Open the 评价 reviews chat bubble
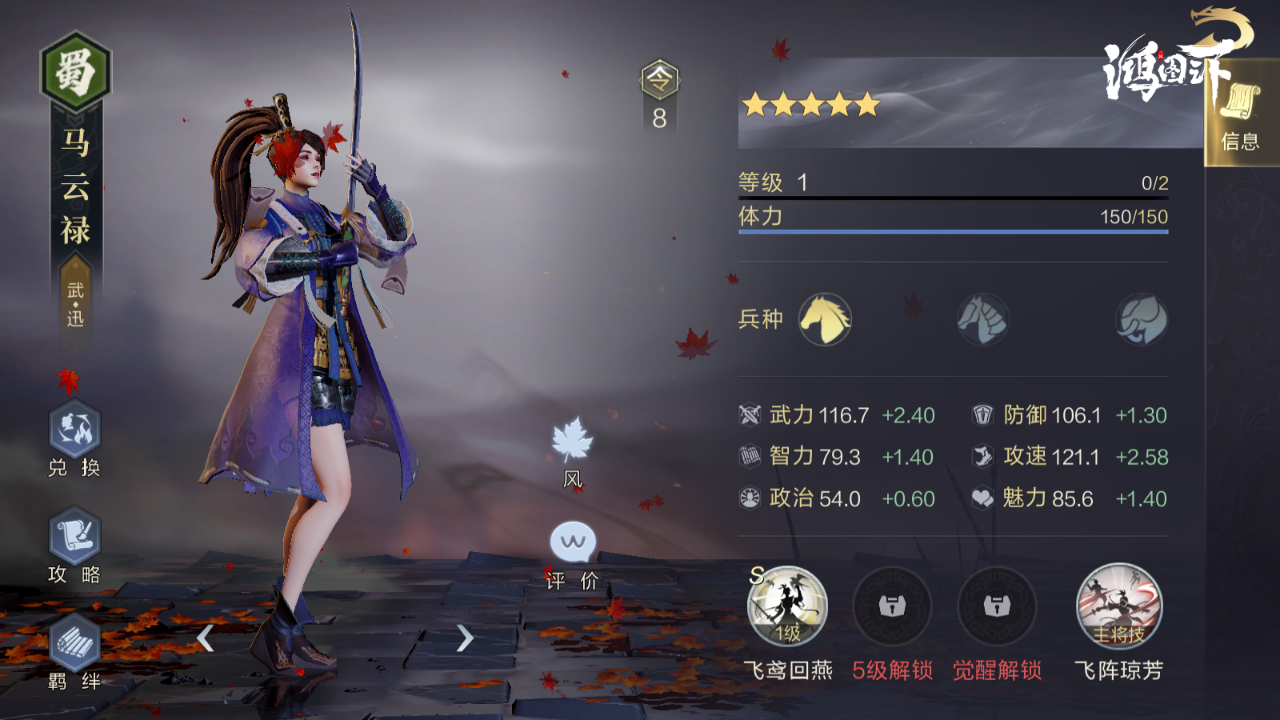 coord(573,544)
